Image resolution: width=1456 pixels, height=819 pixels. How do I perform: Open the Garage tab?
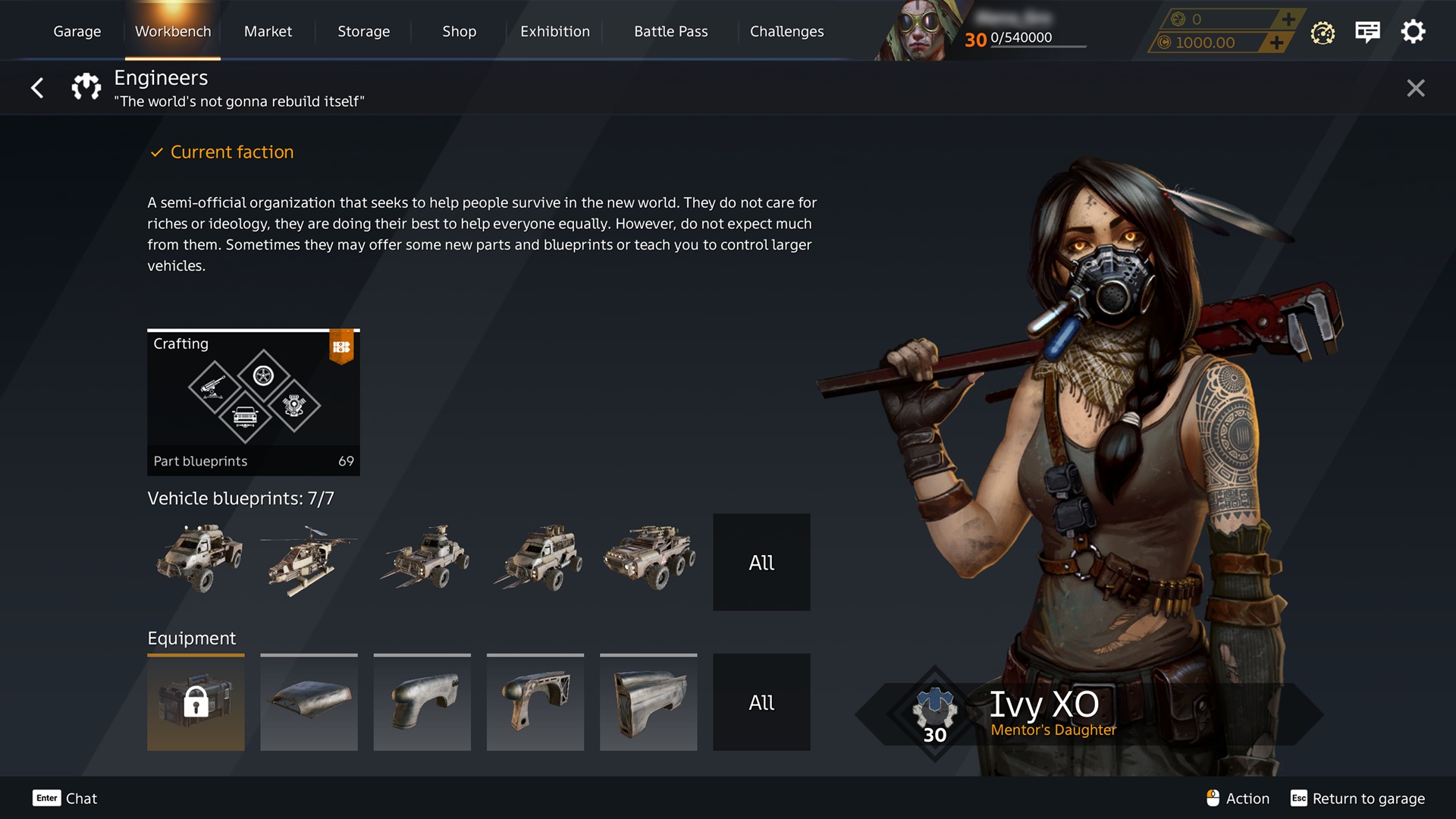point(77,31)
